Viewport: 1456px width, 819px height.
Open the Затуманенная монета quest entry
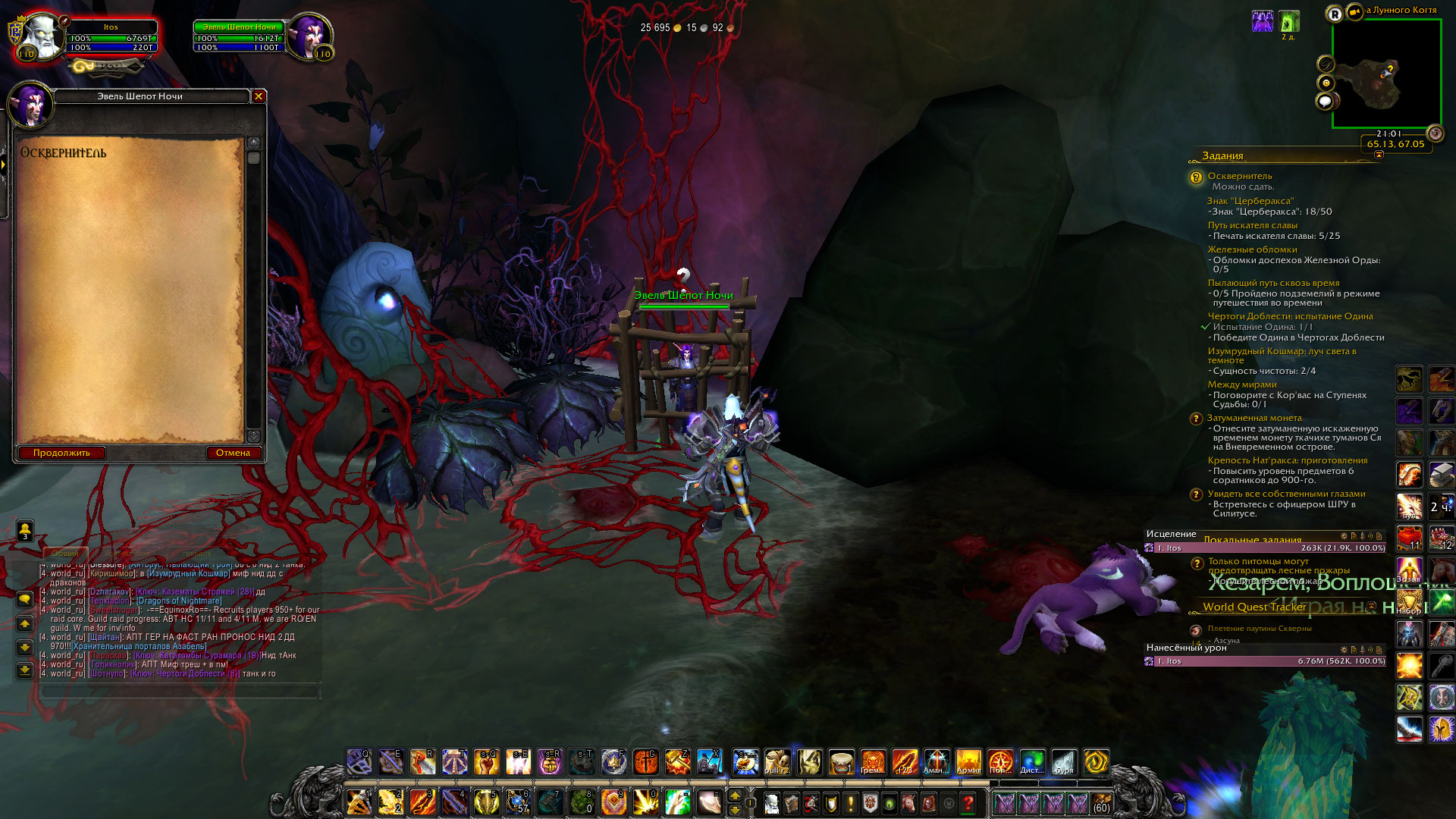(x=1254, y=418)
